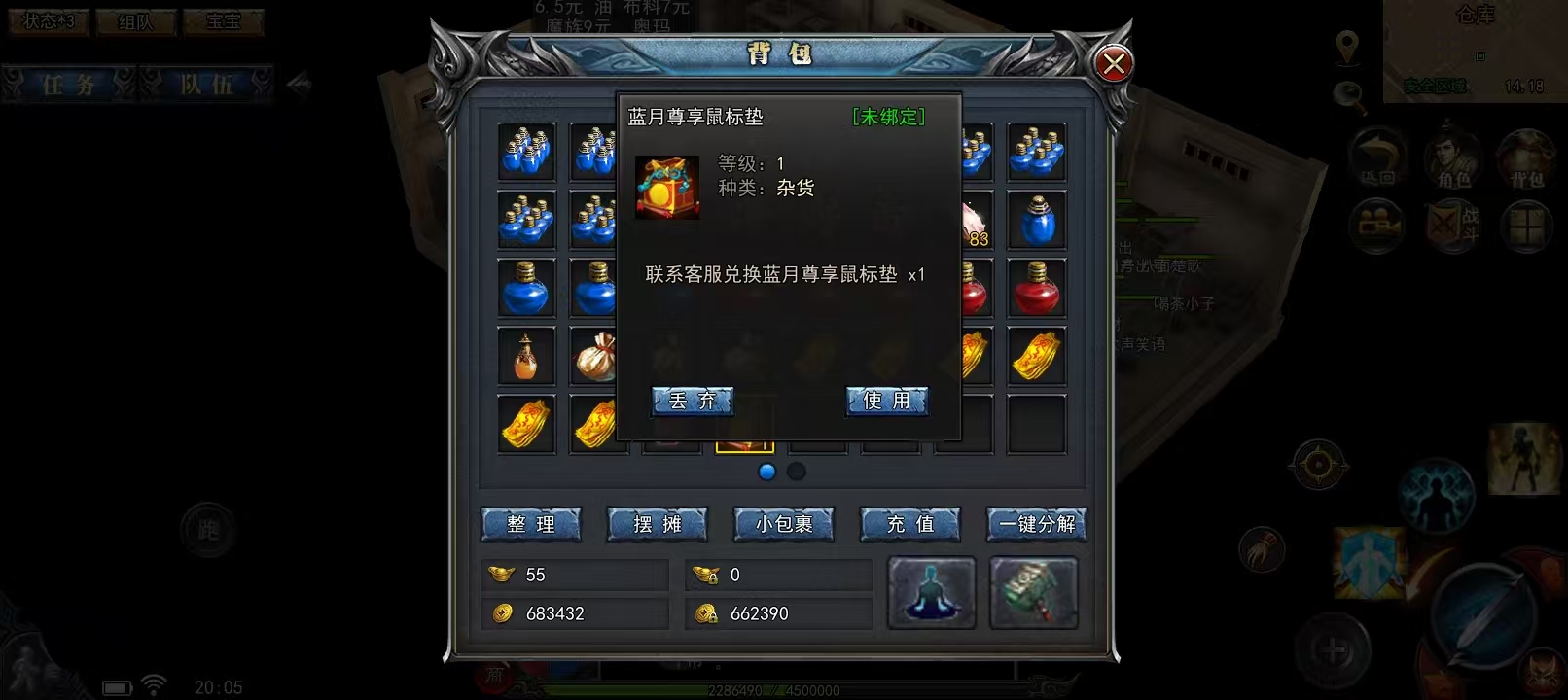The height and width of the screenshot is (700, 1568).
Task: Click the location pin icon above the minimap
Action: point(1347,47)
